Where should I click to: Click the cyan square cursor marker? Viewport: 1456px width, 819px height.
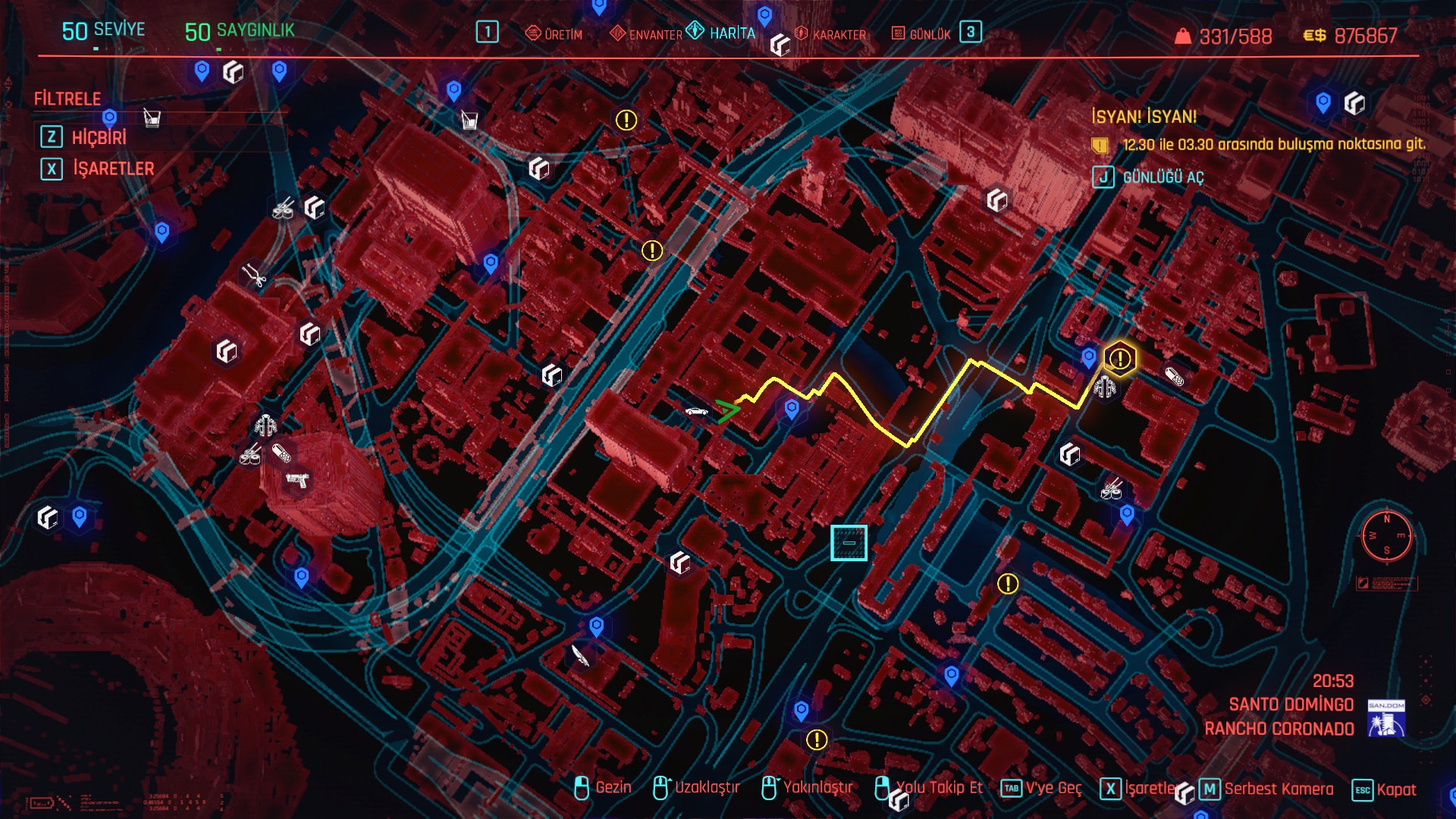click(849, 543)
